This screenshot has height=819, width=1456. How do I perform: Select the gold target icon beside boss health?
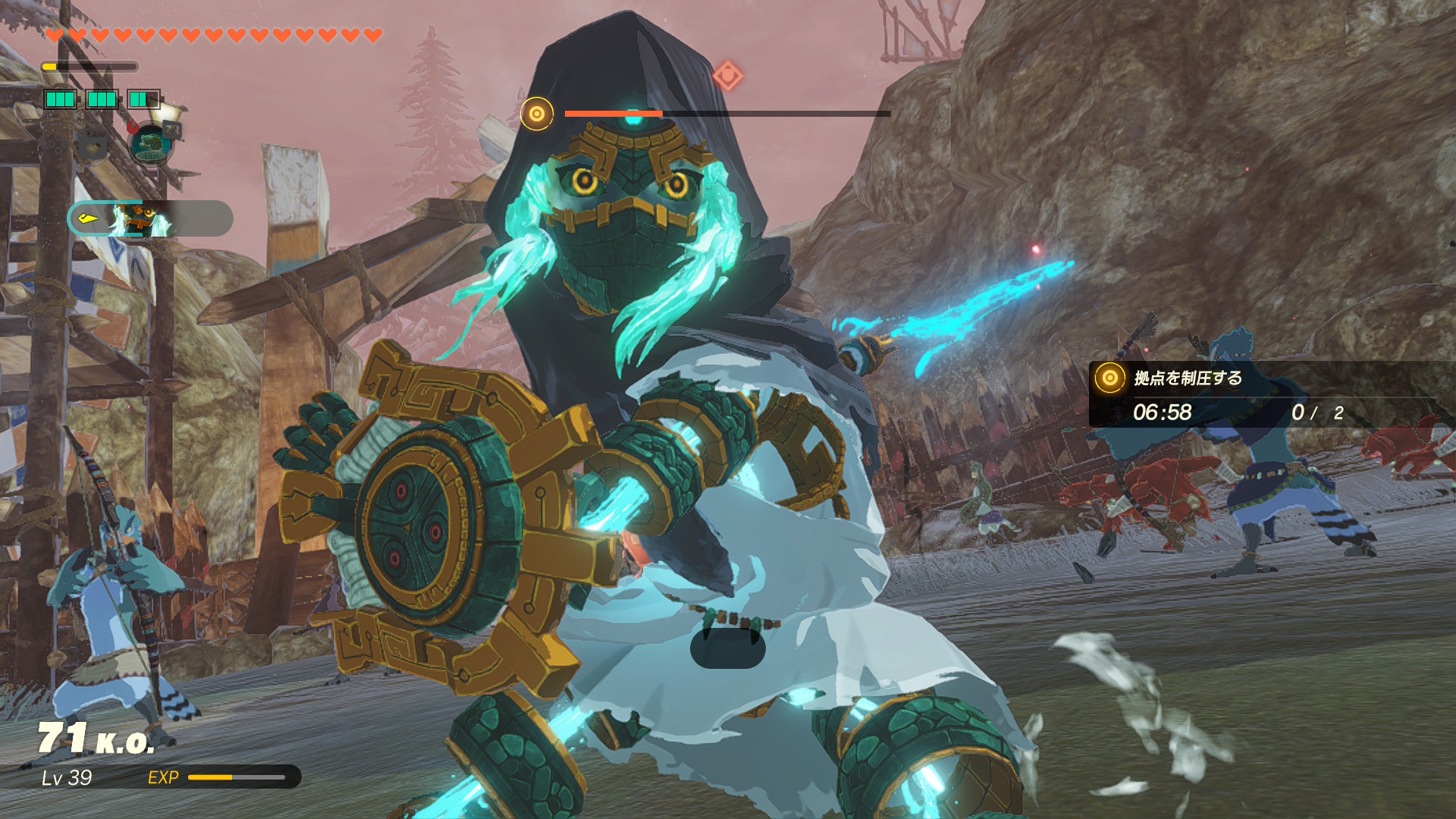(537, 114)
